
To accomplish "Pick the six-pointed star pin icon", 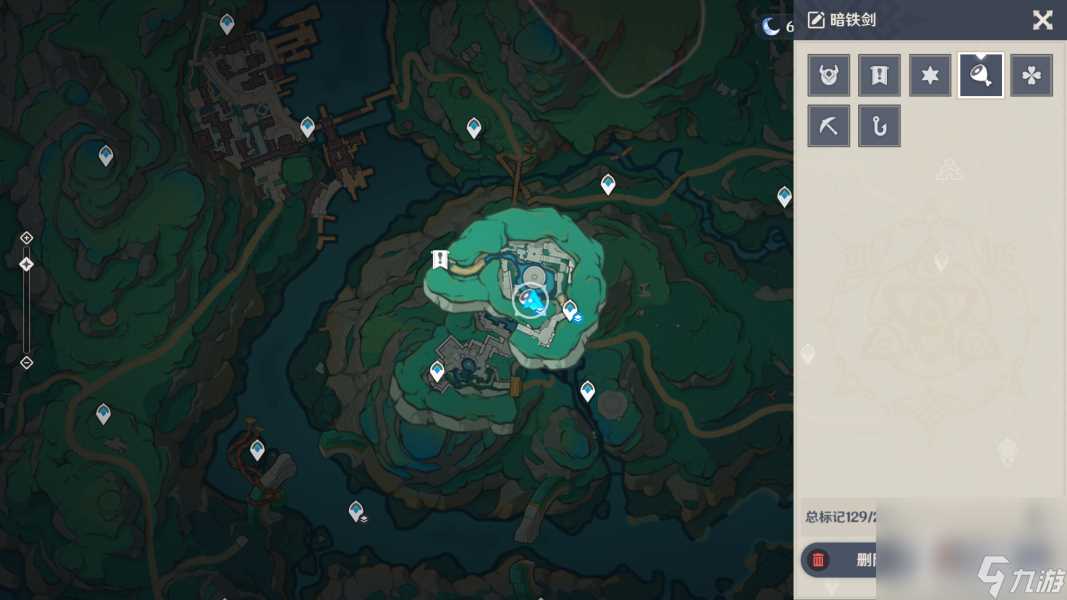I will point(930,75).
